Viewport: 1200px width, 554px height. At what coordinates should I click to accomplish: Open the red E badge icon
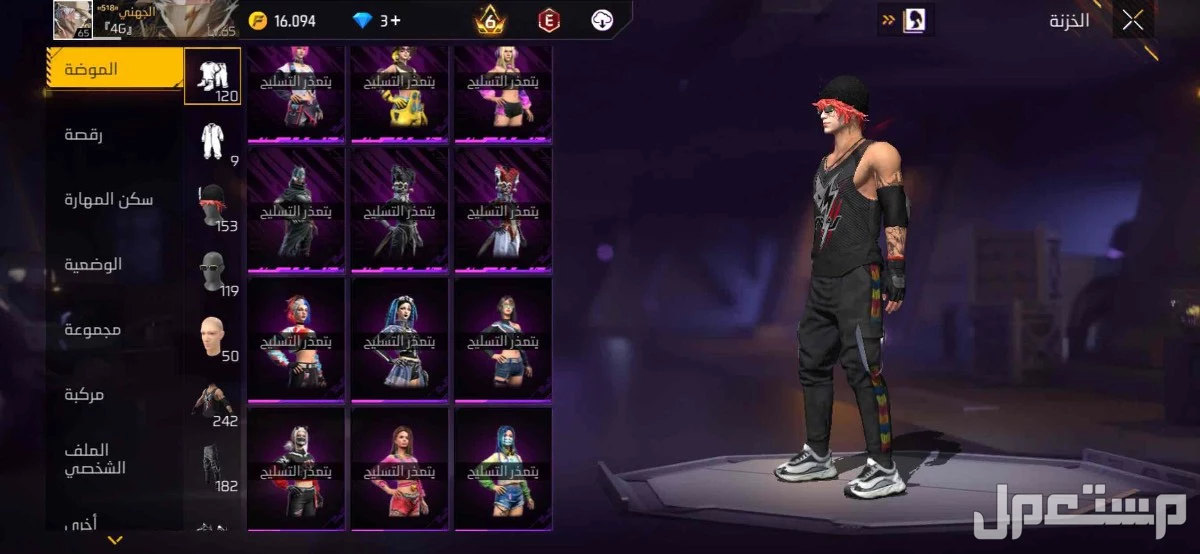pos(547,21)
